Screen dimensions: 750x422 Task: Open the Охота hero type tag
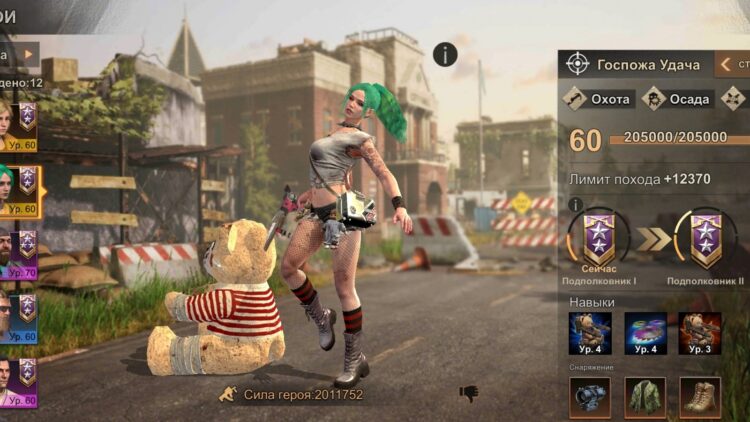596,99
